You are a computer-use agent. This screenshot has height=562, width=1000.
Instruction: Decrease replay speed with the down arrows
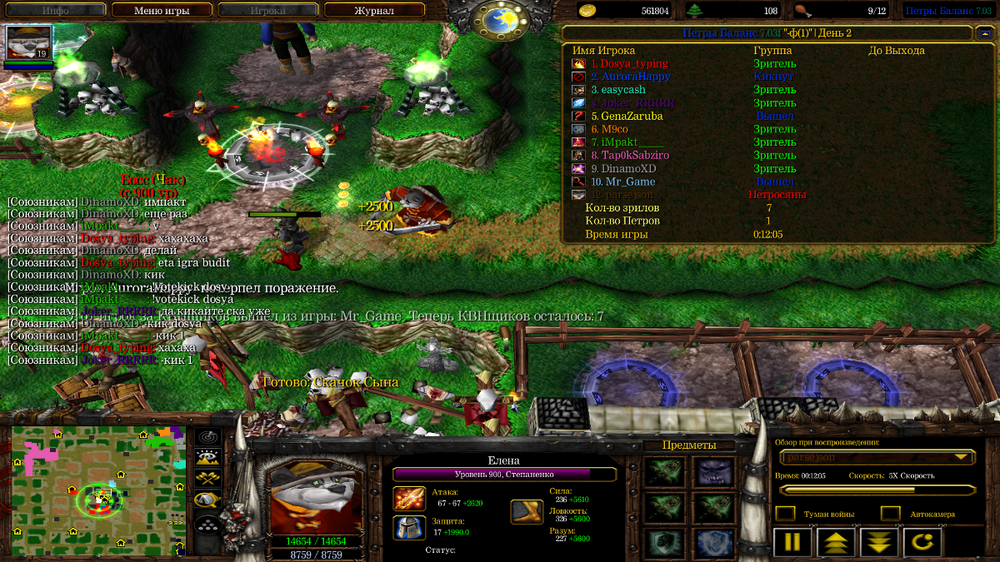[x=879, y=543]
